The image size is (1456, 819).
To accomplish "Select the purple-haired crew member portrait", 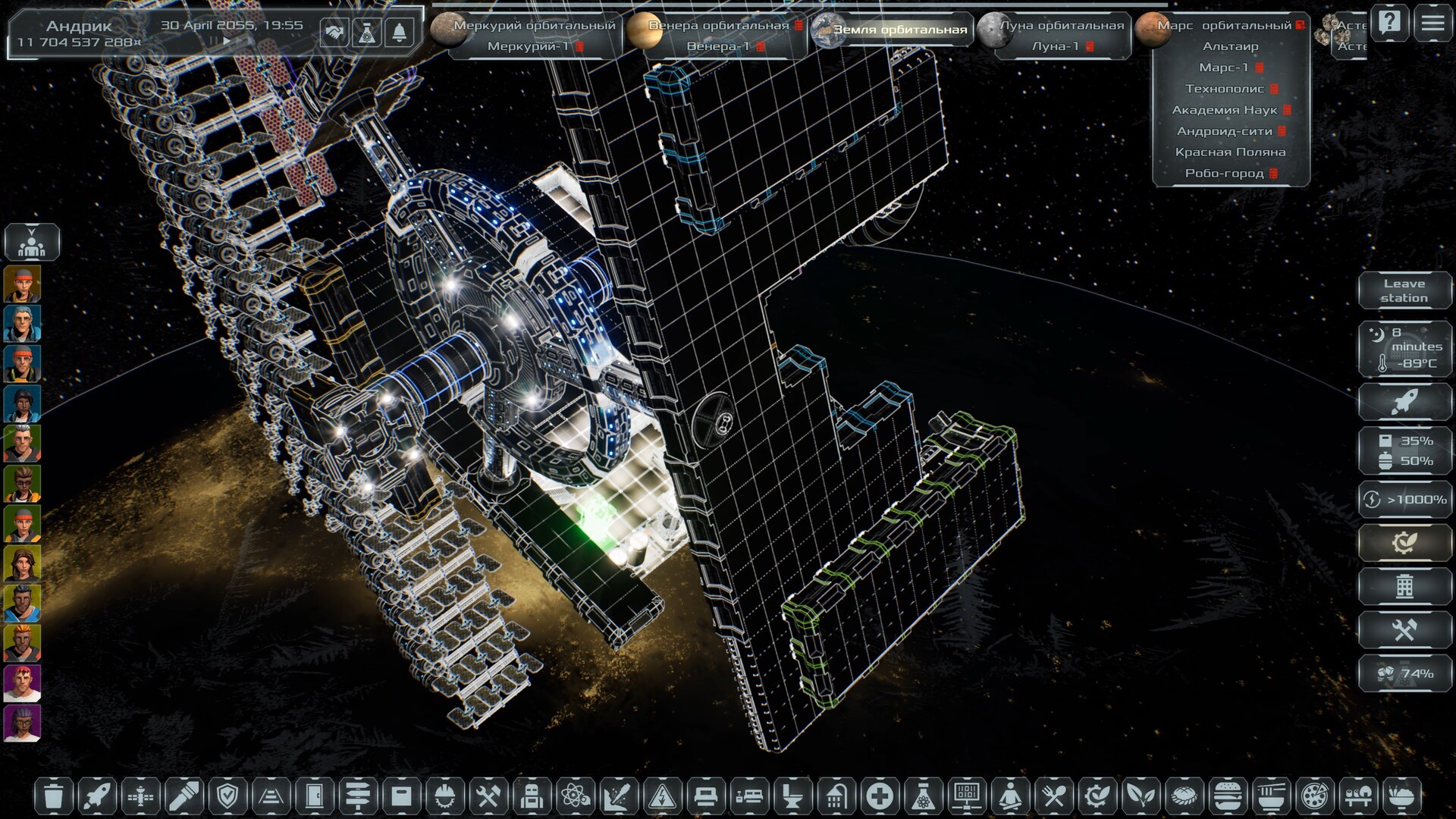I will (22, 723).
